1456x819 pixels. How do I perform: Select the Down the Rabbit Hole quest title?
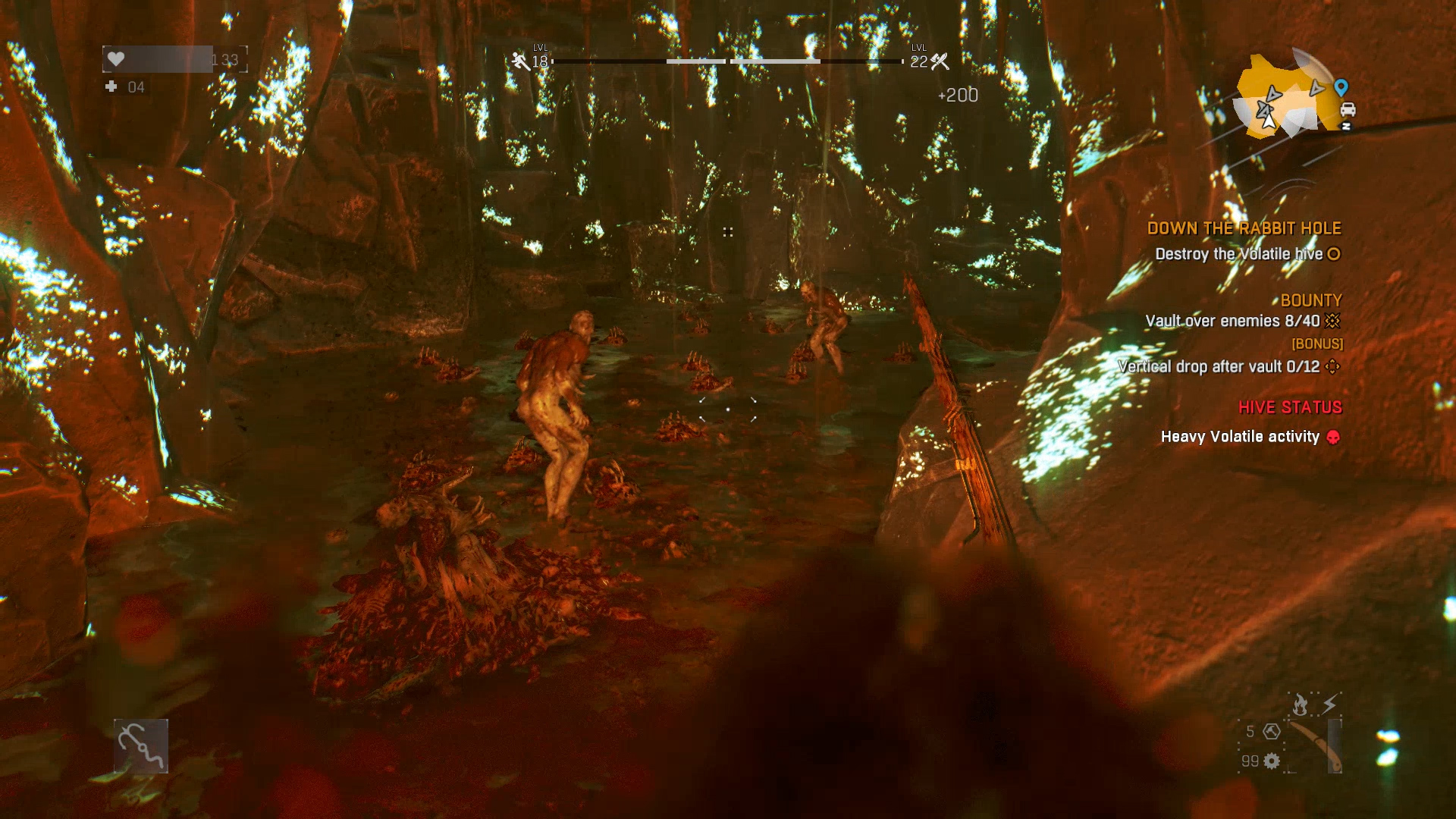1244,228
